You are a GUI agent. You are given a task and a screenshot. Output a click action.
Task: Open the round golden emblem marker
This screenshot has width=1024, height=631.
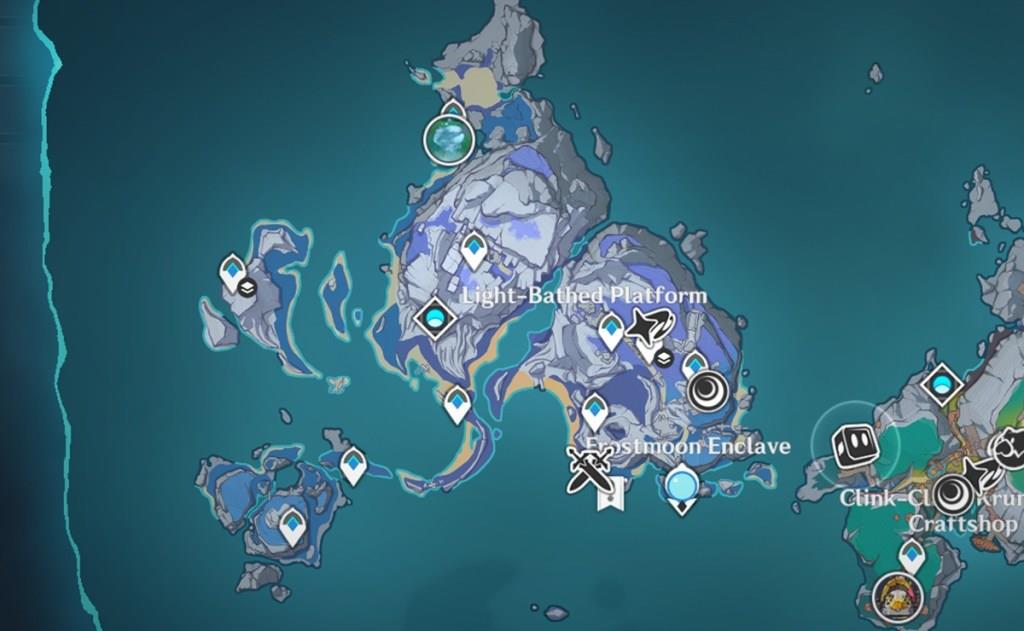click(892, 597)
